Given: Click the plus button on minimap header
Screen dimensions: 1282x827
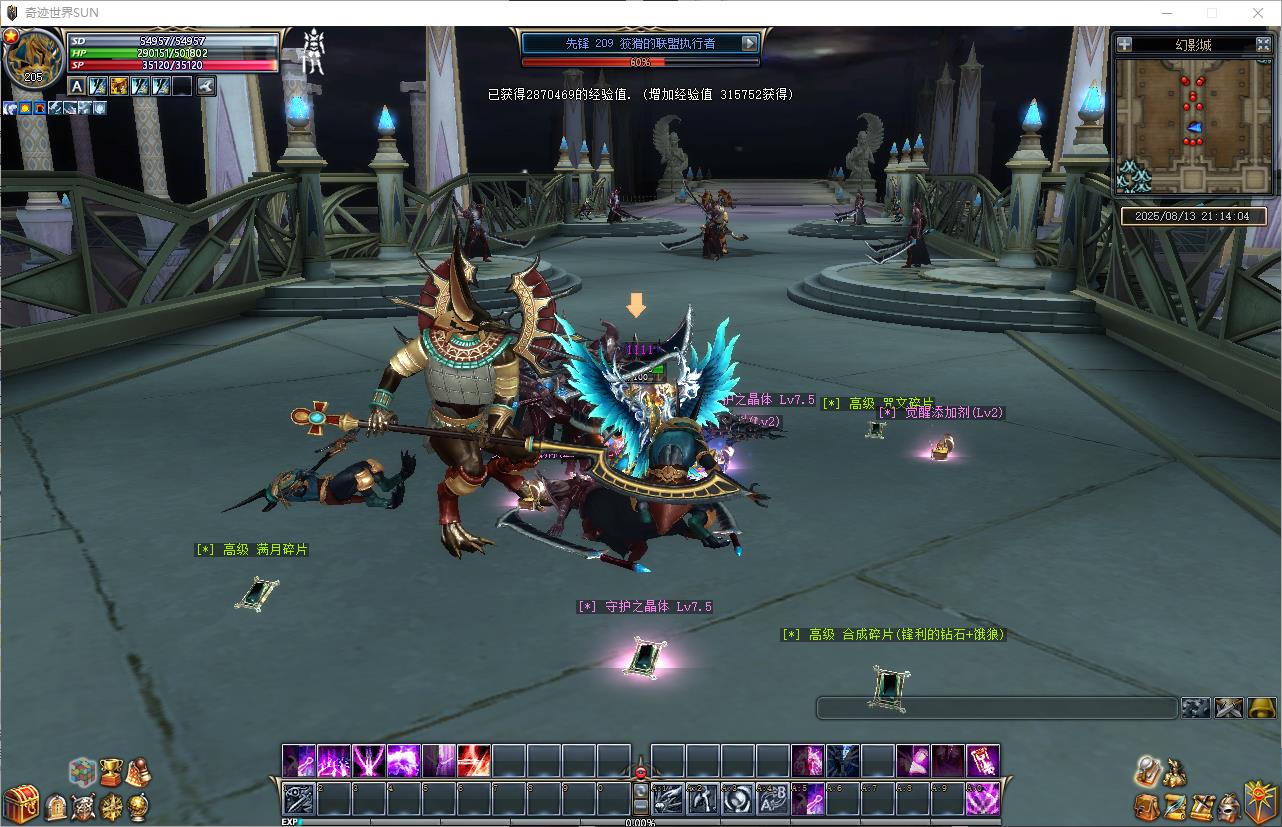Looking at the screenshot, I should [1125, 44].
